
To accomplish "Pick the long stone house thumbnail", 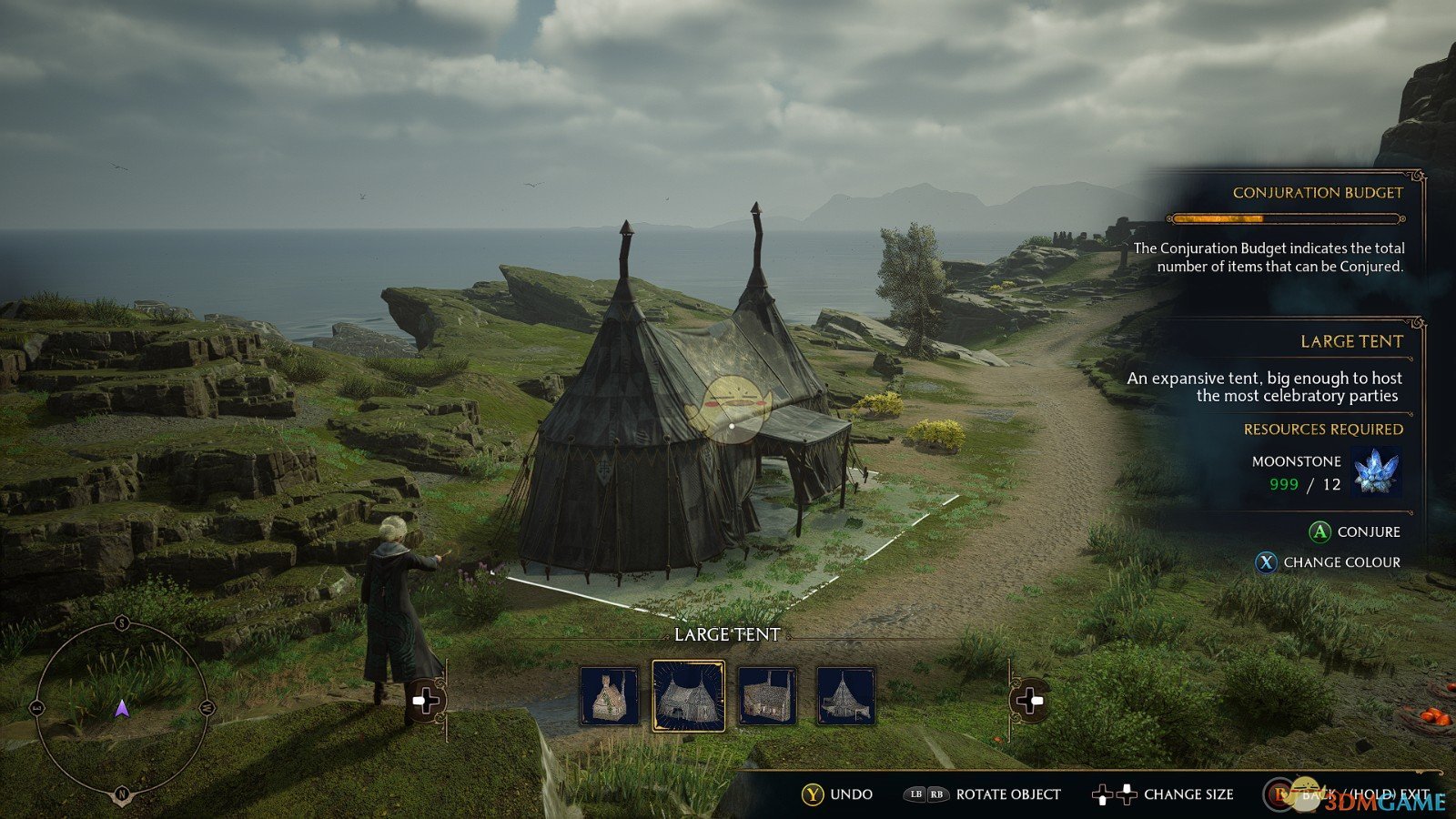I will (767, 697).
